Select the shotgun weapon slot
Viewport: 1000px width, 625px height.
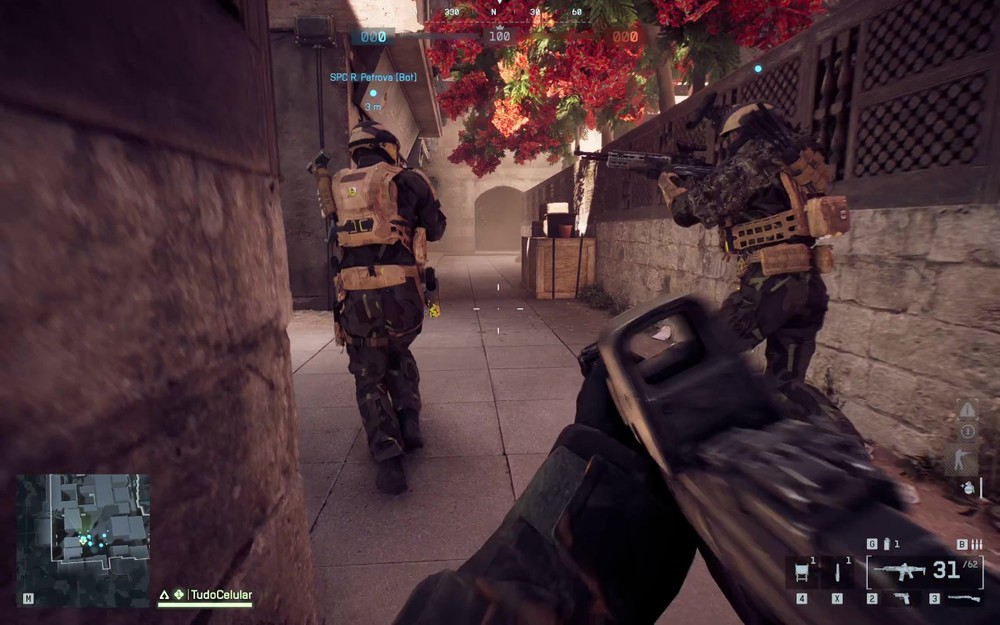click(963, 598)
